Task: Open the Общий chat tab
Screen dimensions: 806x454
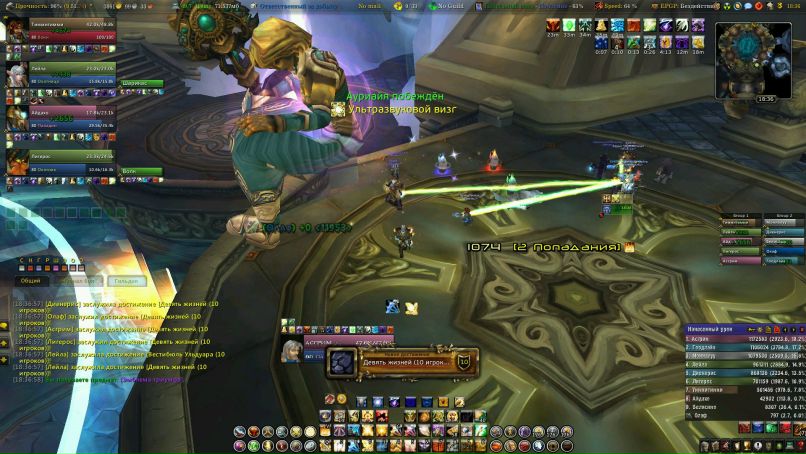Action: (x=31, y=281)
